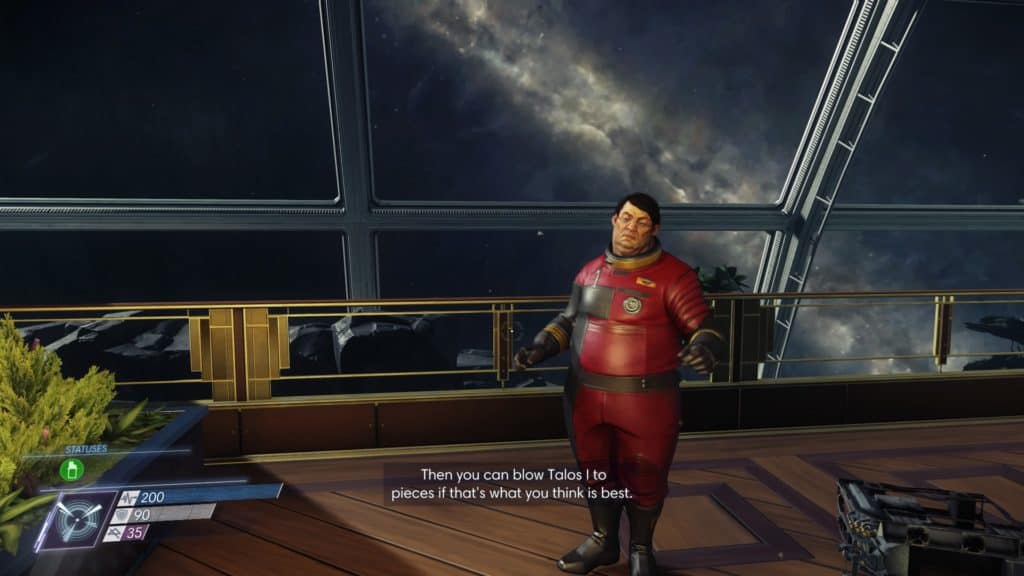The height and width of the screenshot is (576, 1024).
Task: Click the green status effect icon
Action: (x=70, y=469)
